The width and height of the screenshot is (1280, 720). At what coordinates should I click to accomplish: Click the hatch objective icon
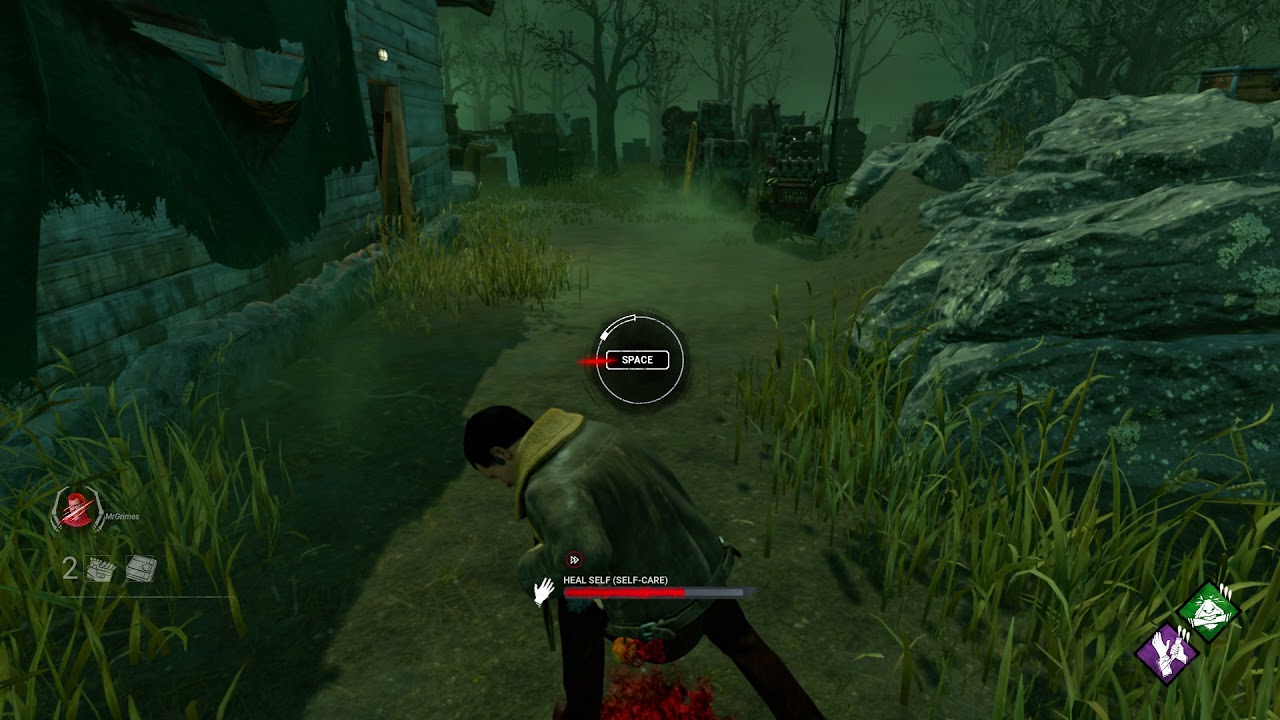point(141,569)
